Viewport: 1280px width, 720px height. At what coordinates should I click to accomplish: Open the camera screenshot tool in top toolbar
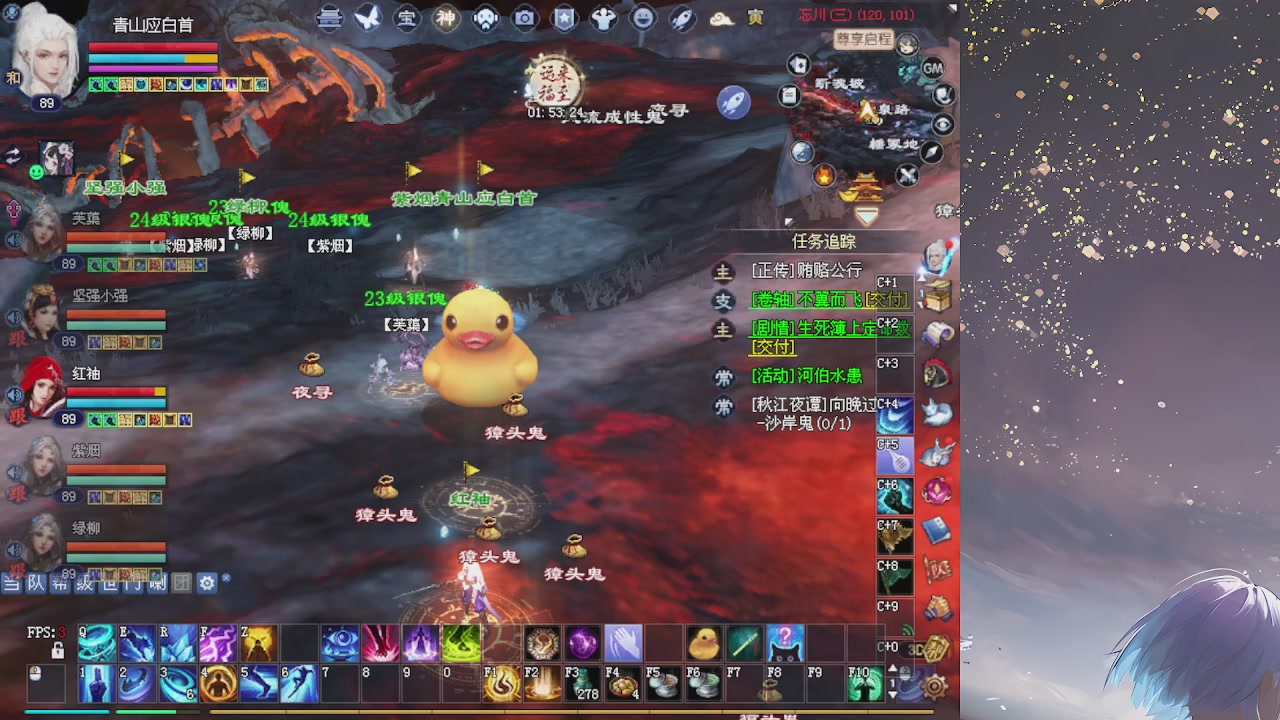(x=525, y=18)
